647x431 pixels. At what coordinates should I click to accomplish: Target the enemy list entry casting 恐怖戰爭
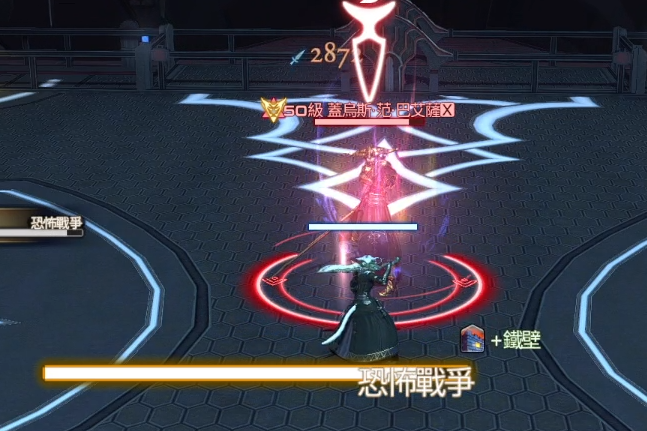pyautogui.click(x=40, y=224)
